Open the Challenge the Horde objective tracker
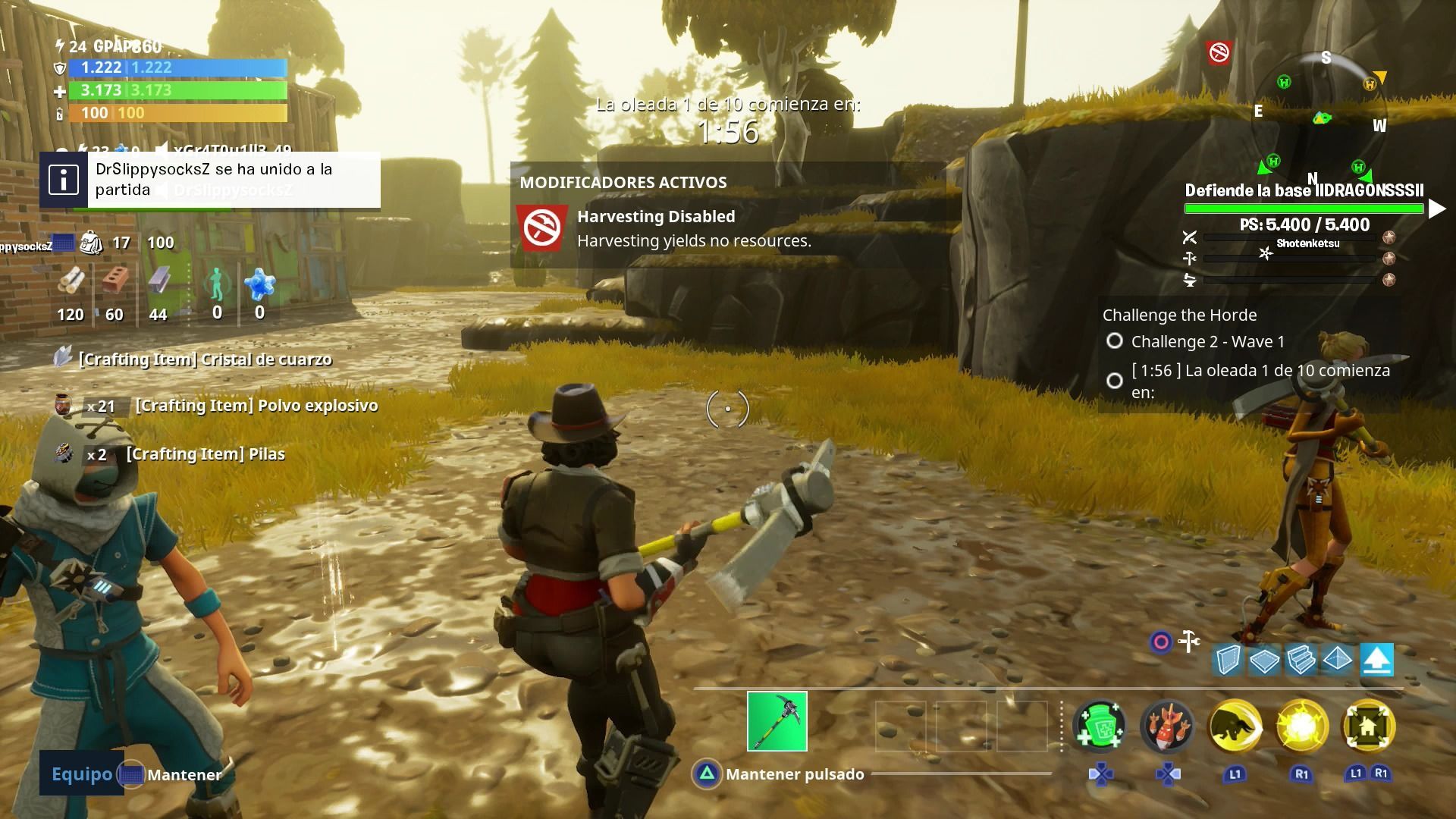 click(x=1179, y=315)
